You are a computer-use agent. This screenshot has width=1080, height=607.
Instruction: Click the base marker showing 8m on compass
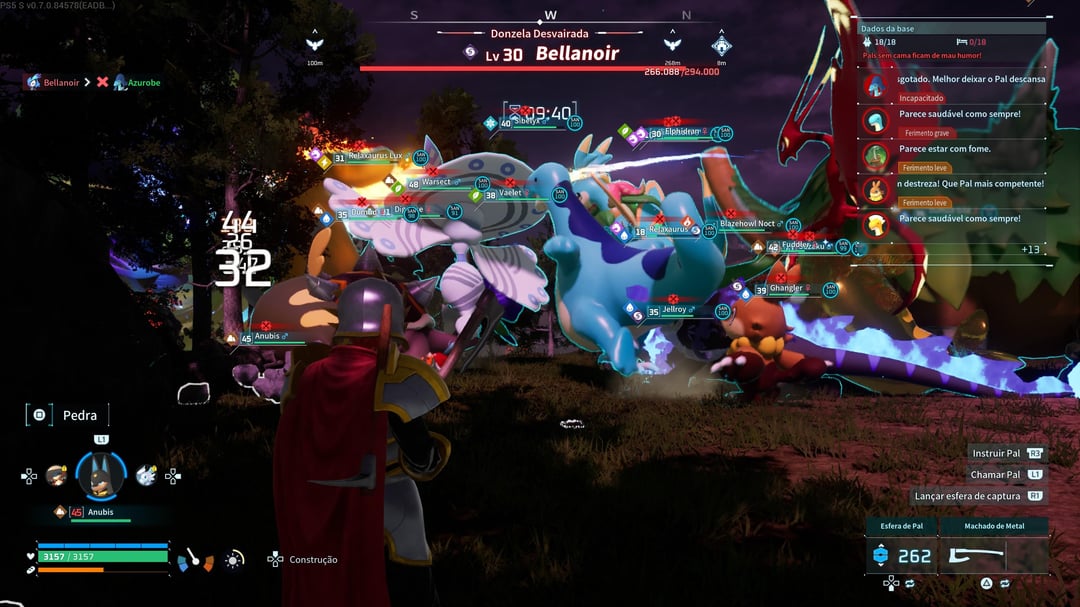pyautogui.click(x=721, y=46)
